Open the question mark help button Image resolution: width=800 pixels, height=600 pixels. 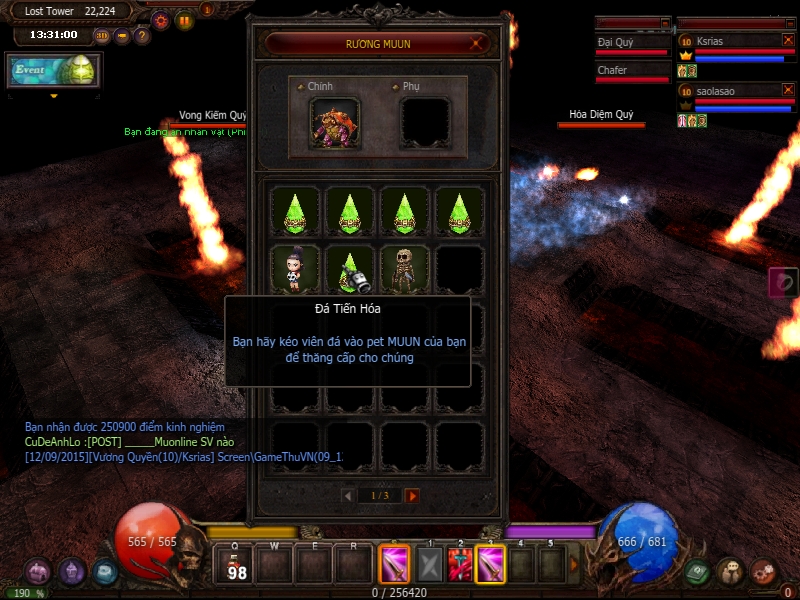[142, 35]
